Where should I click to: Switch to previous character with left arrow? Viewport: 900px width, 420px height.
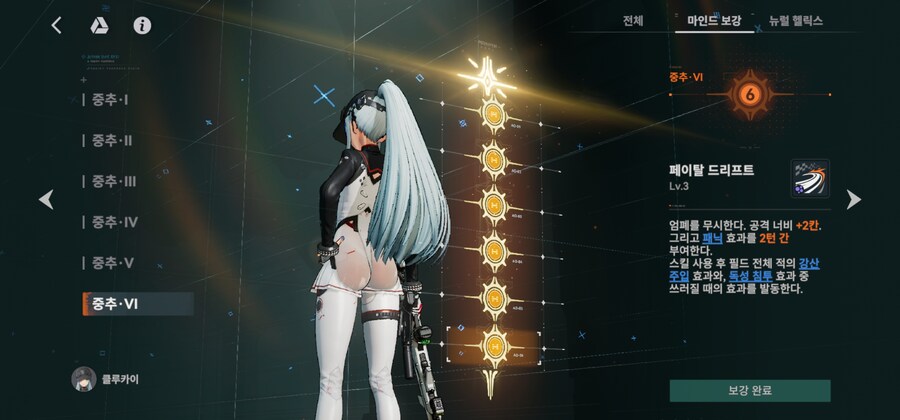click(x=46, y=200)
